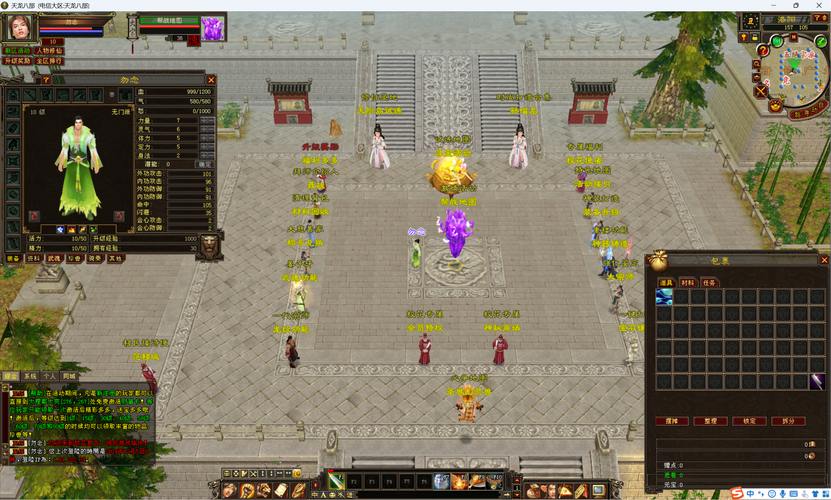Click the 拆分 split button
The image size is (831, 500).
[x=788, y=421]
